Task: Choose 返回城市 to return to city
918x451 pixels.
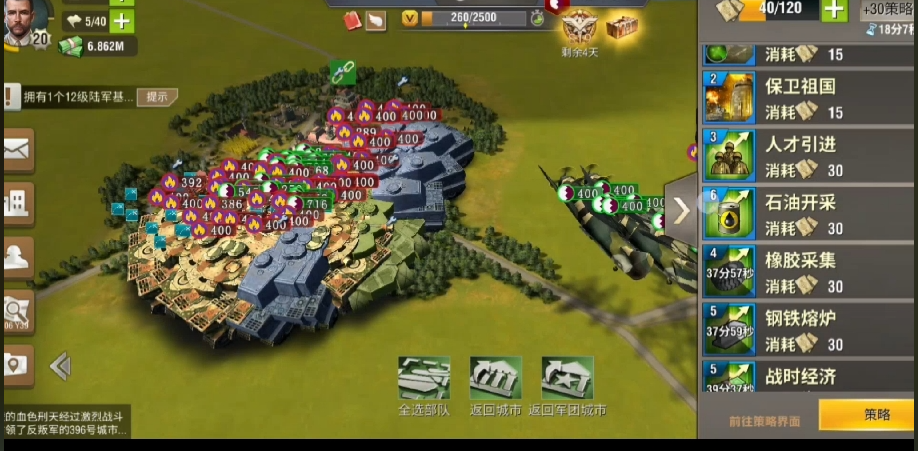Action: [495, 380]
